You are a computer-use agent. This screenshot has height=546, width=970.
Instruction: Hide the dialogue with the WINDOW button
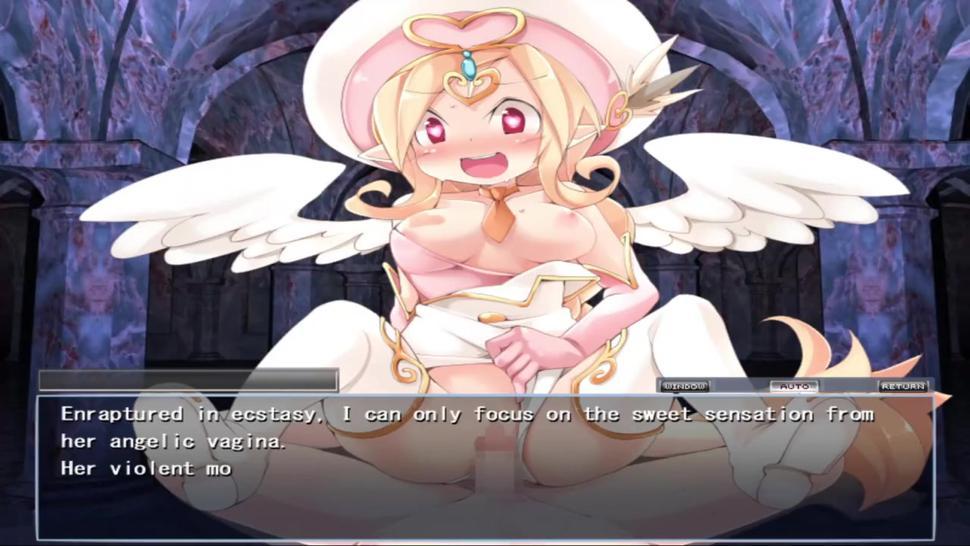click(685, 386)
